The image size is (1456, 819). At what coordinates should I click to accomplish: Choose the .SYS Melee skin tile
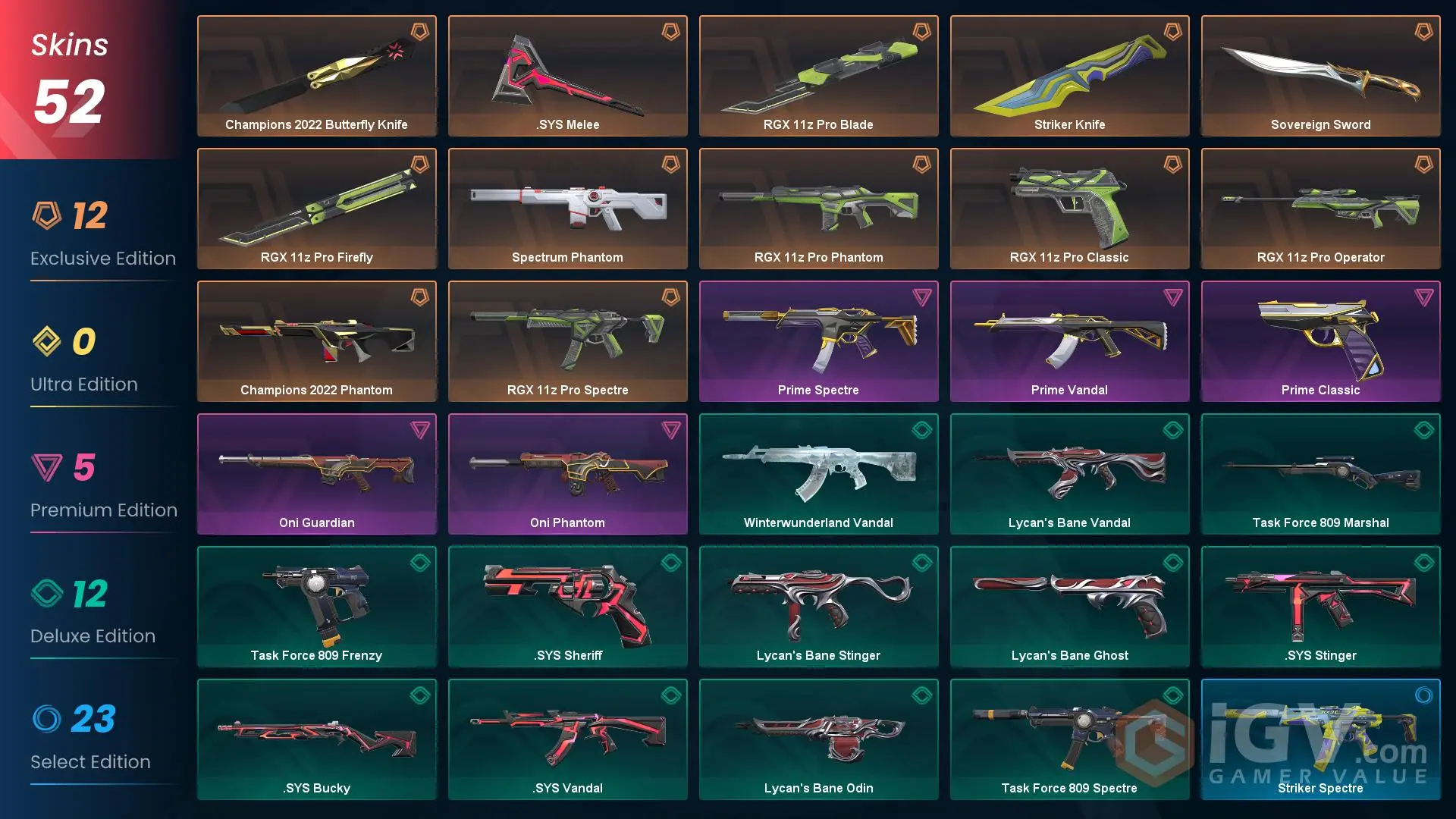[x=567, y=76]
